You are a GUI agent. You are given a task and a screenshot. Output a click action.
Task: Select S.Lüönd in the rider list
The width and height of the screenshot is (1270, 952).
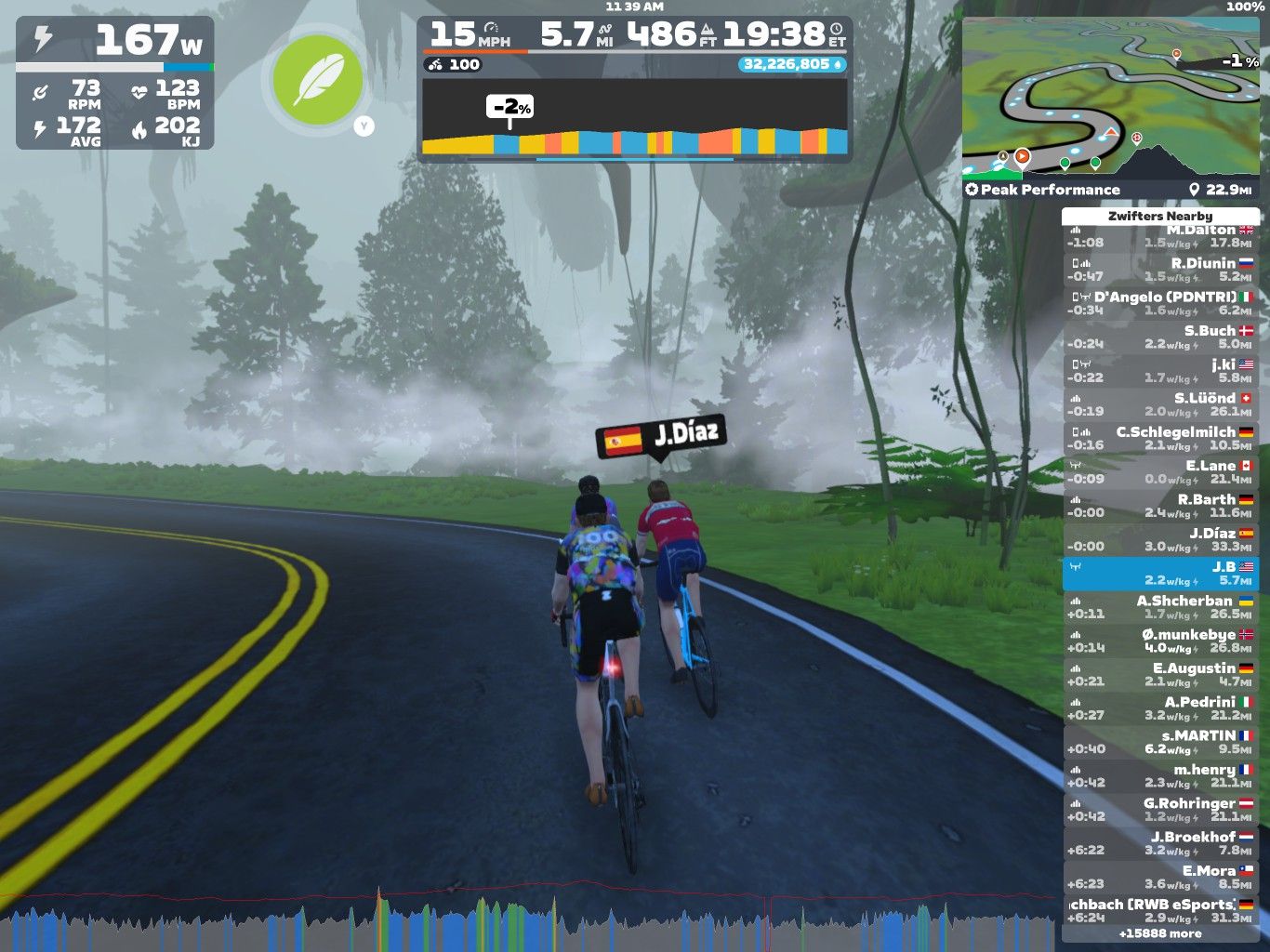coord(1160,404)
